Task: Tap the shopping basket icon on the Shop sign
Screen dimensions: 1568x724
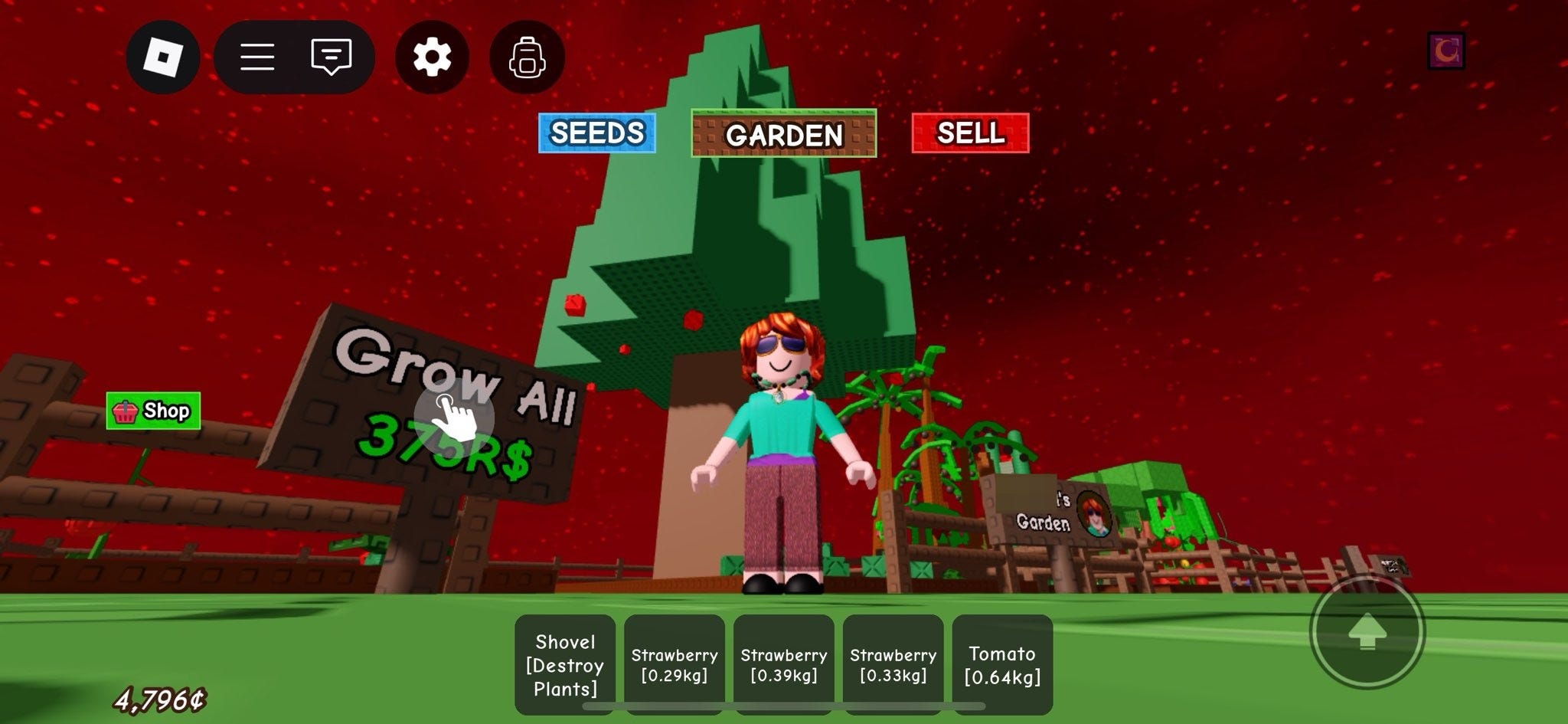Action: click(126, 411)
